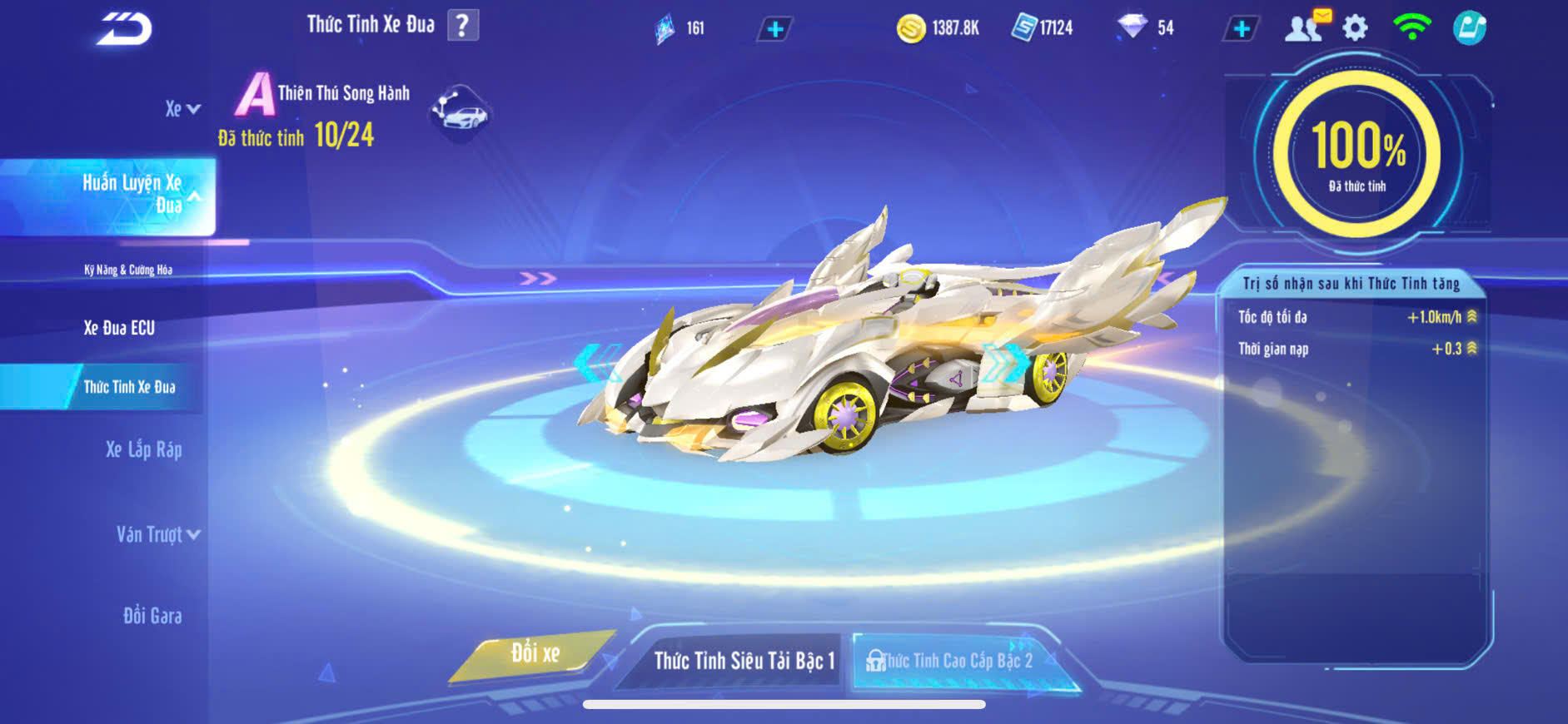Viewport: 1568px width, 724px height.
Task: Expand the Xe dropdown in sidebar
Action: pyautogui.click(x=182, y=109)
